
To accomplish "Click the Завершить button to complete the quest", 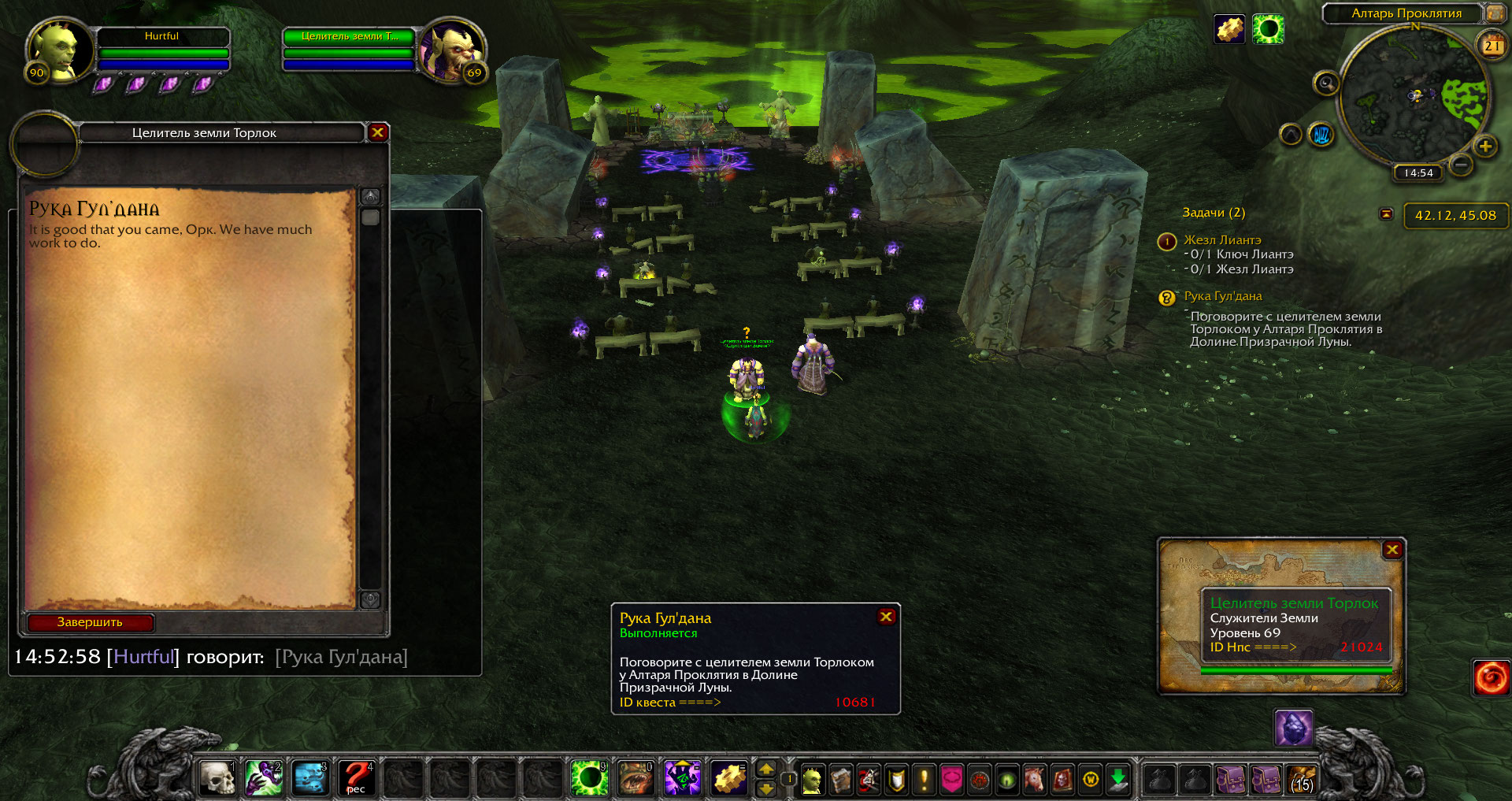I will coord(90,622).
